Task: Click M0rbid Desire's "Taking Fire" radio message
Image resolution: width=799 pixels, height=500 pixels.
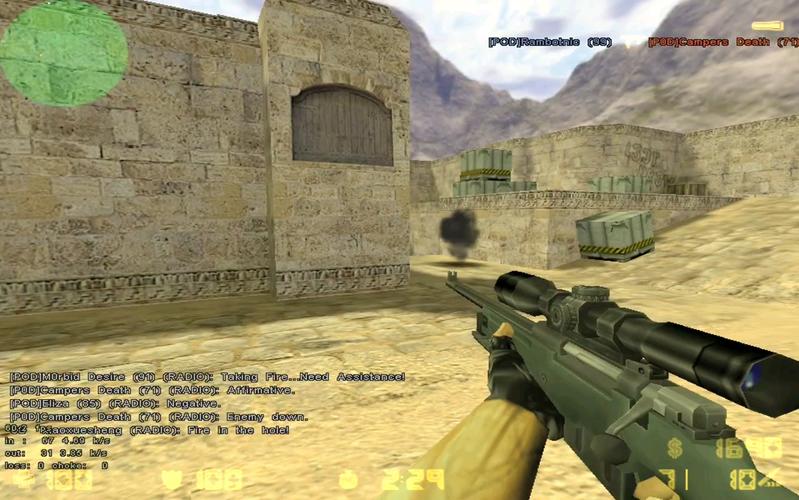Action: click(207, 377)
